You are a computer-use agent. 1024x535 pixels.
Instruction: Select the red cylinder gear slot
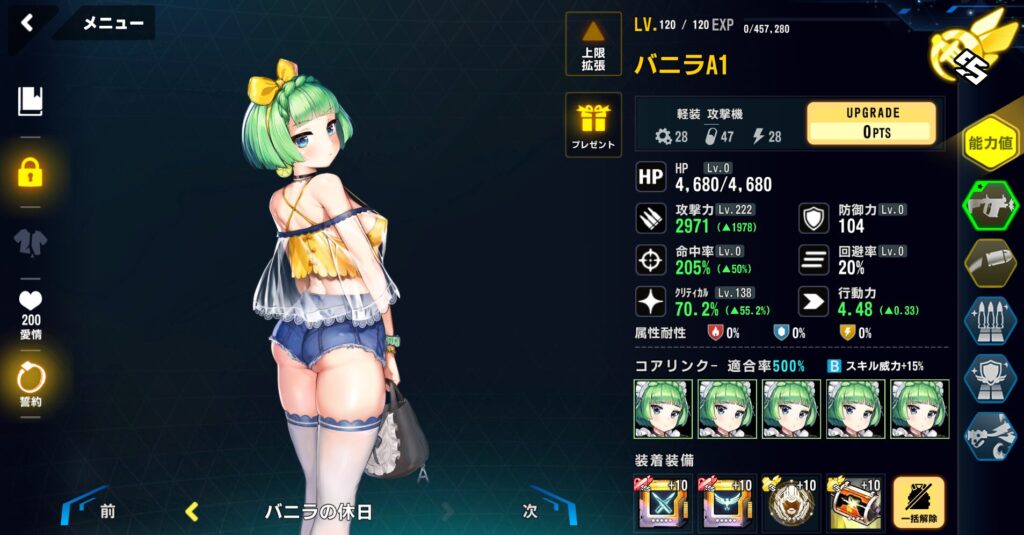[853, 503]
